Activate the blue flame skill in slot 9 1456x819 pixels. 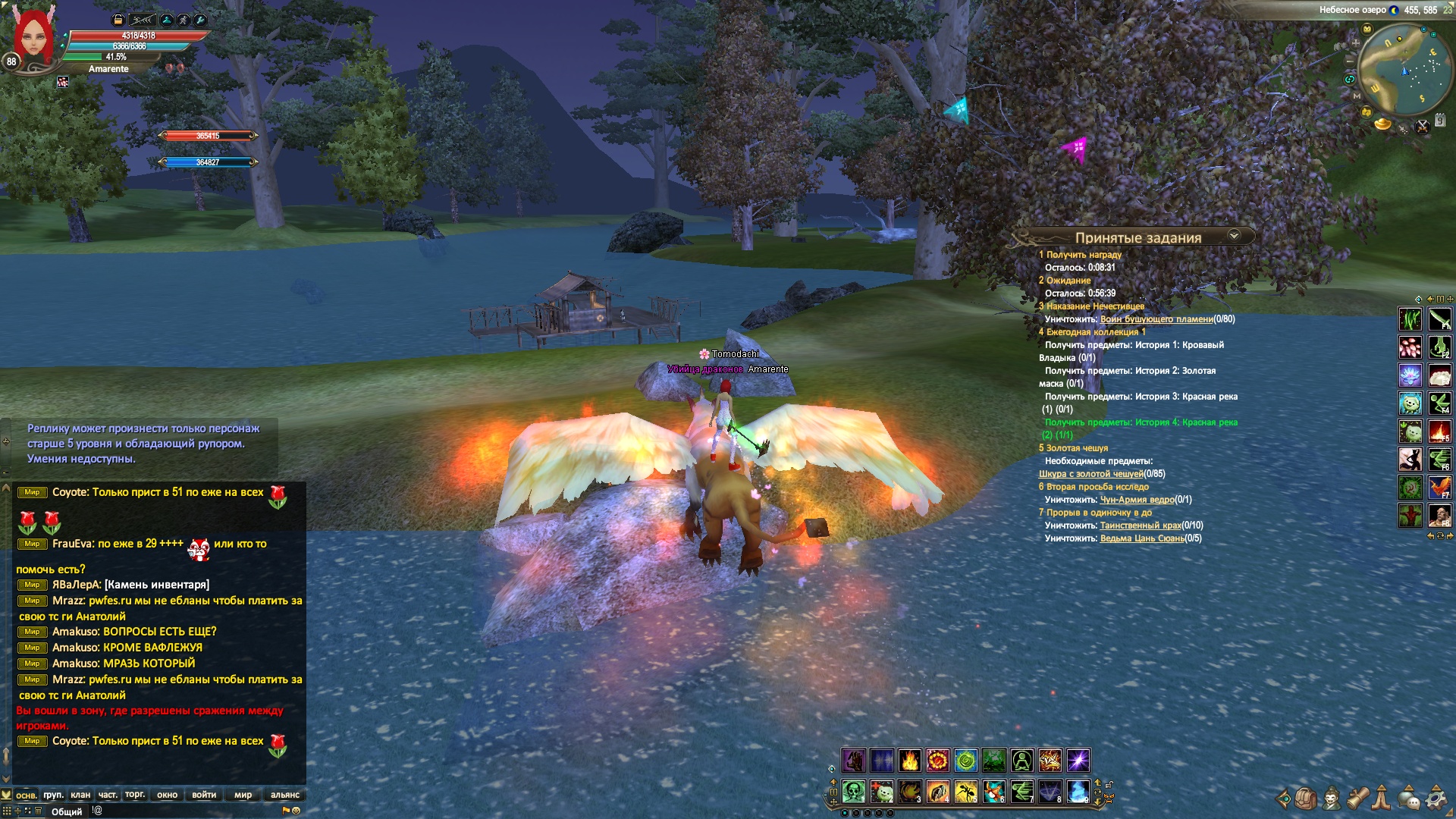[x=1078, y=792]
